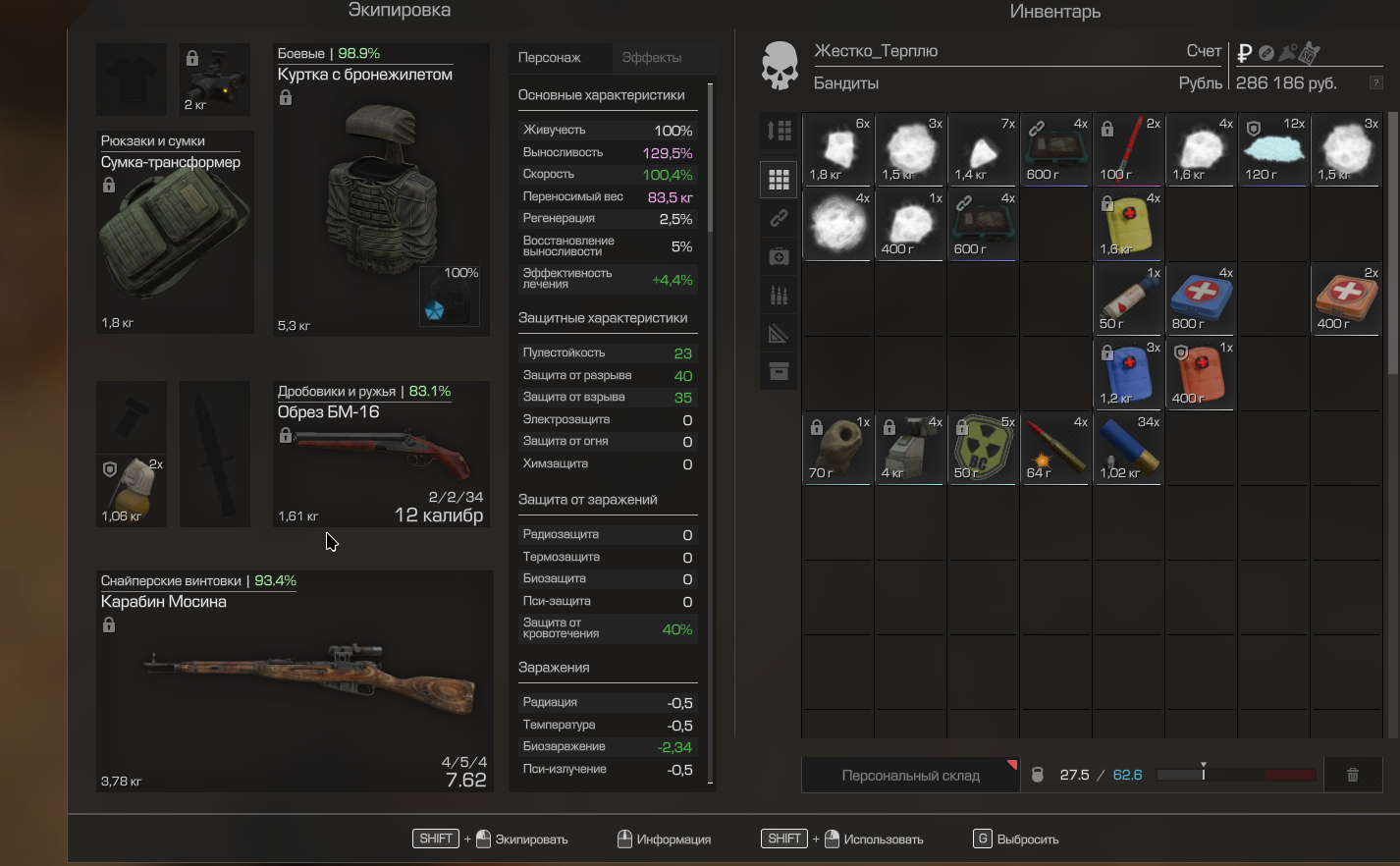This screenshot has height=866, width=1400.
Task: Select the blue first aid box
Action: pyautogui.click(x=1200, y=299)
